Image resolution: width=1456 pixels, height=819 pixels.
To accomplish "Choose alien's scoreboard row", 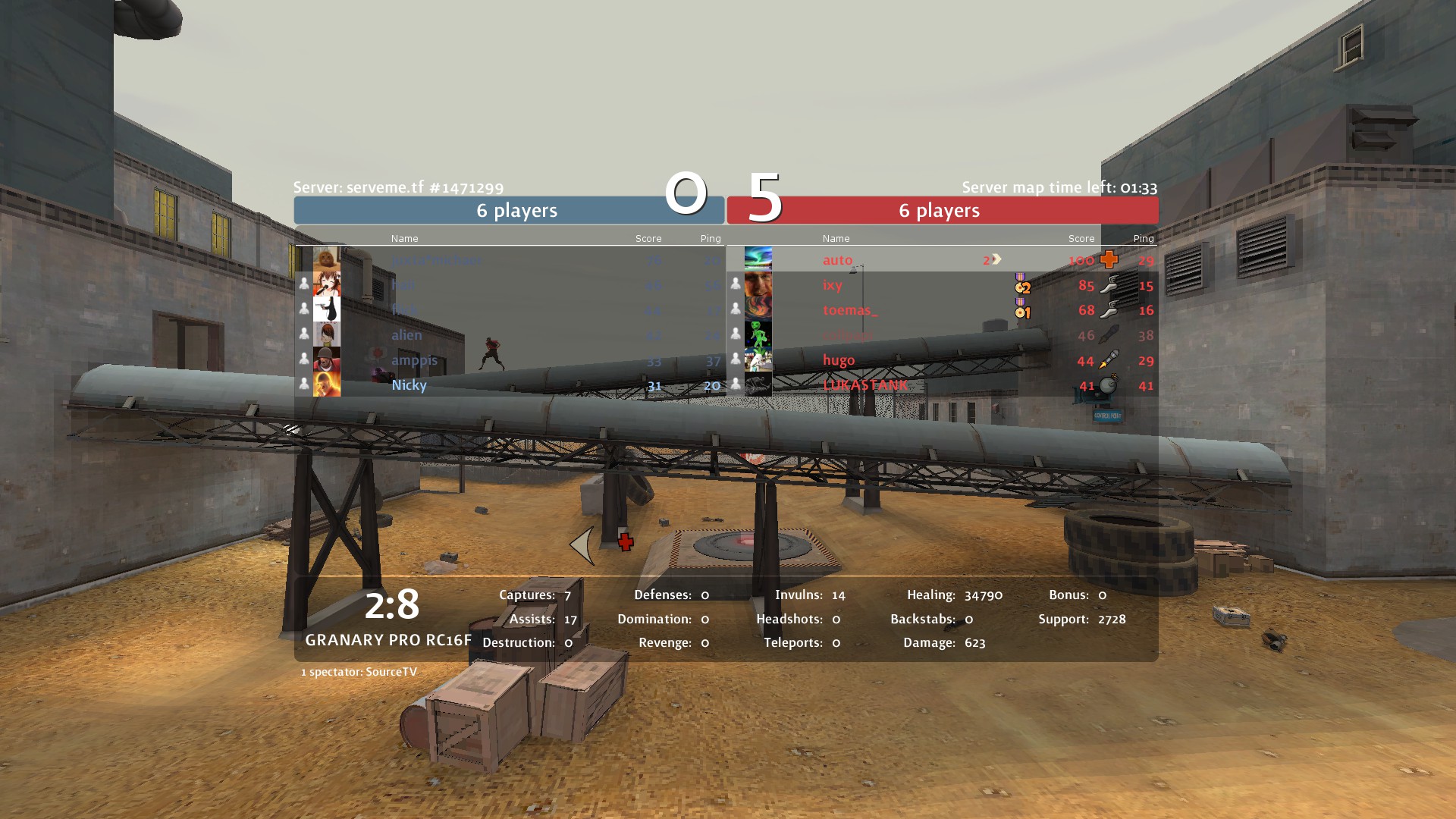I will pyautogui.click(x=406, y=335).
